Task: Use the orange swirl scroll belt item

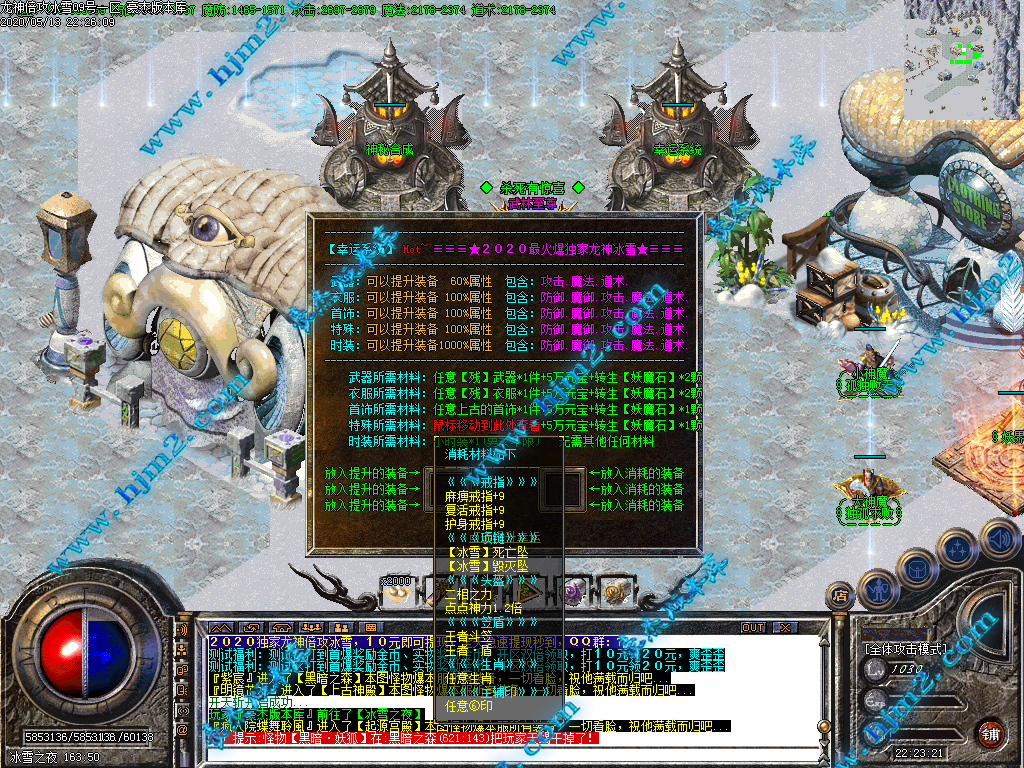Action: (613, 592)
